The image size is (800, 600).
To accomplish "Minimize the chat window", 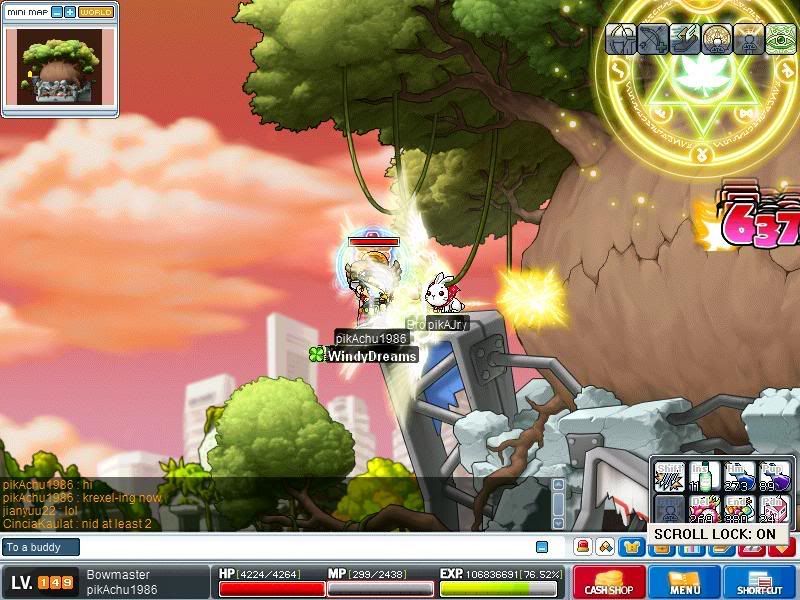I will coord(542,547).
